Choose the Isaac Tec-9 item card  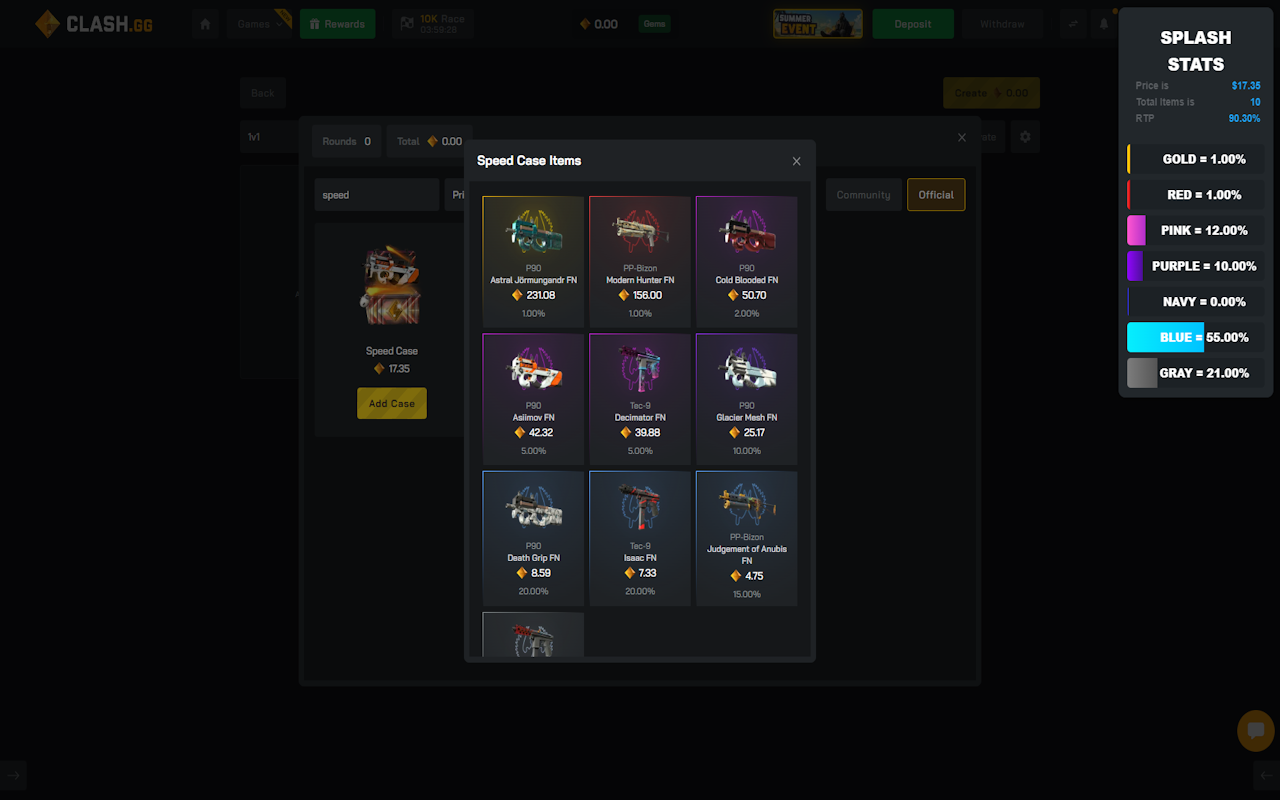pyautogui.click(x=640, y=537)
